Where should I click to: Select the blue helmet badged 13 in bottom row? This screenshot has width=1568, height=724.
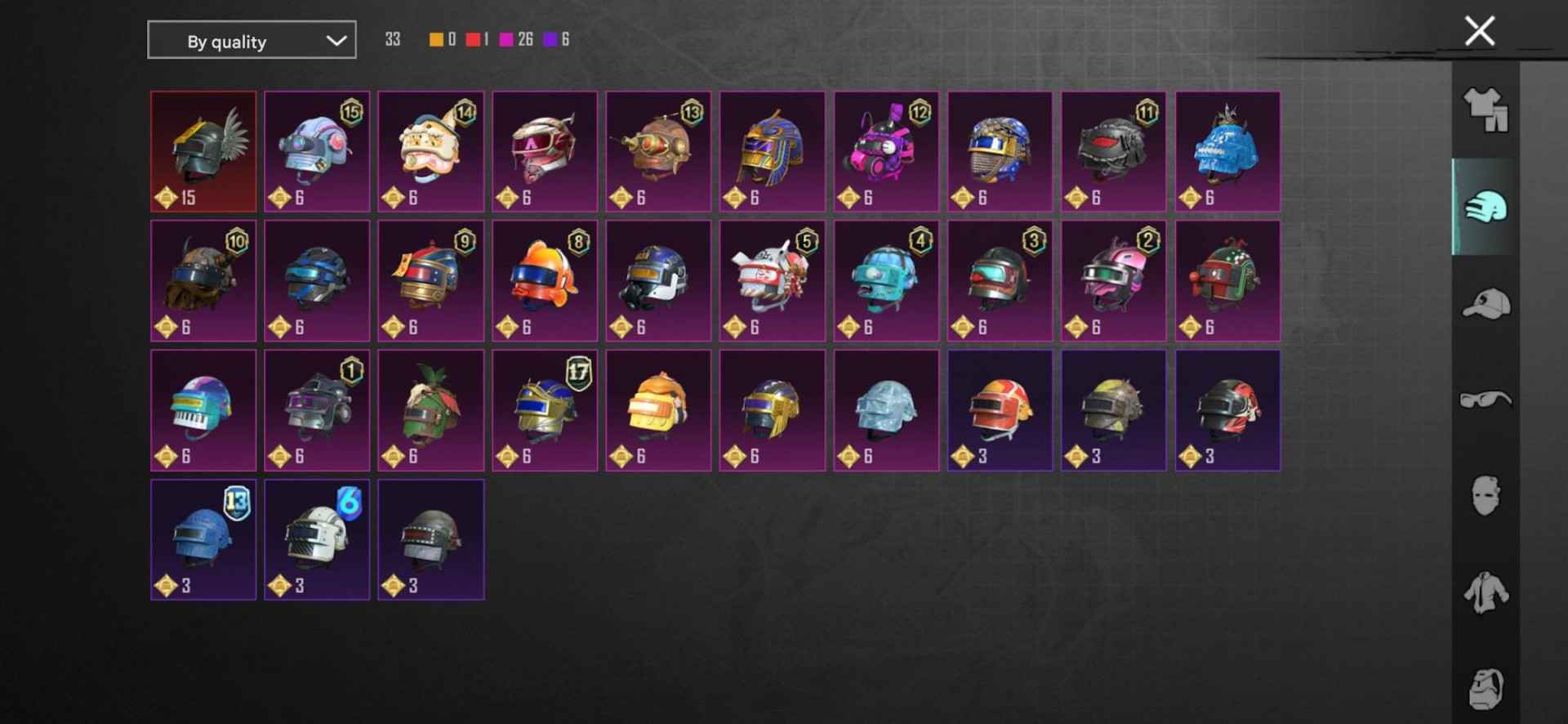[x=203, y=539]
